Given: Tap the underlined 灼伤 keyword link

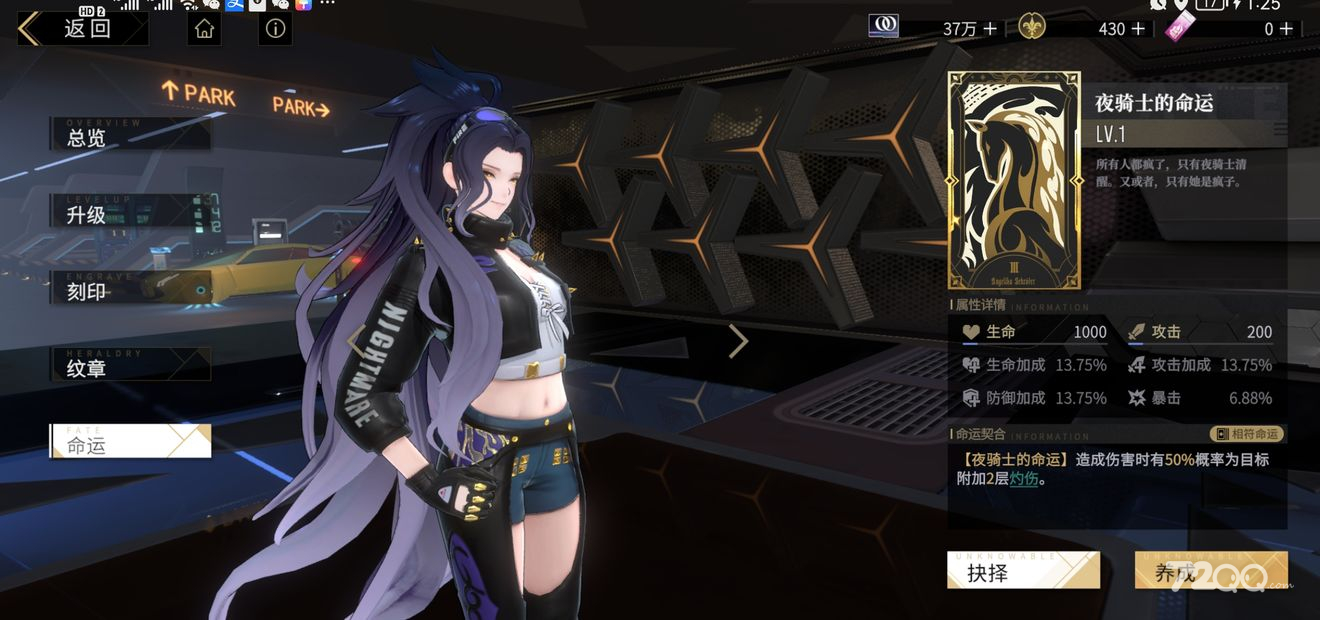Looking at the screenshot, I should (x=1023, y=479).
